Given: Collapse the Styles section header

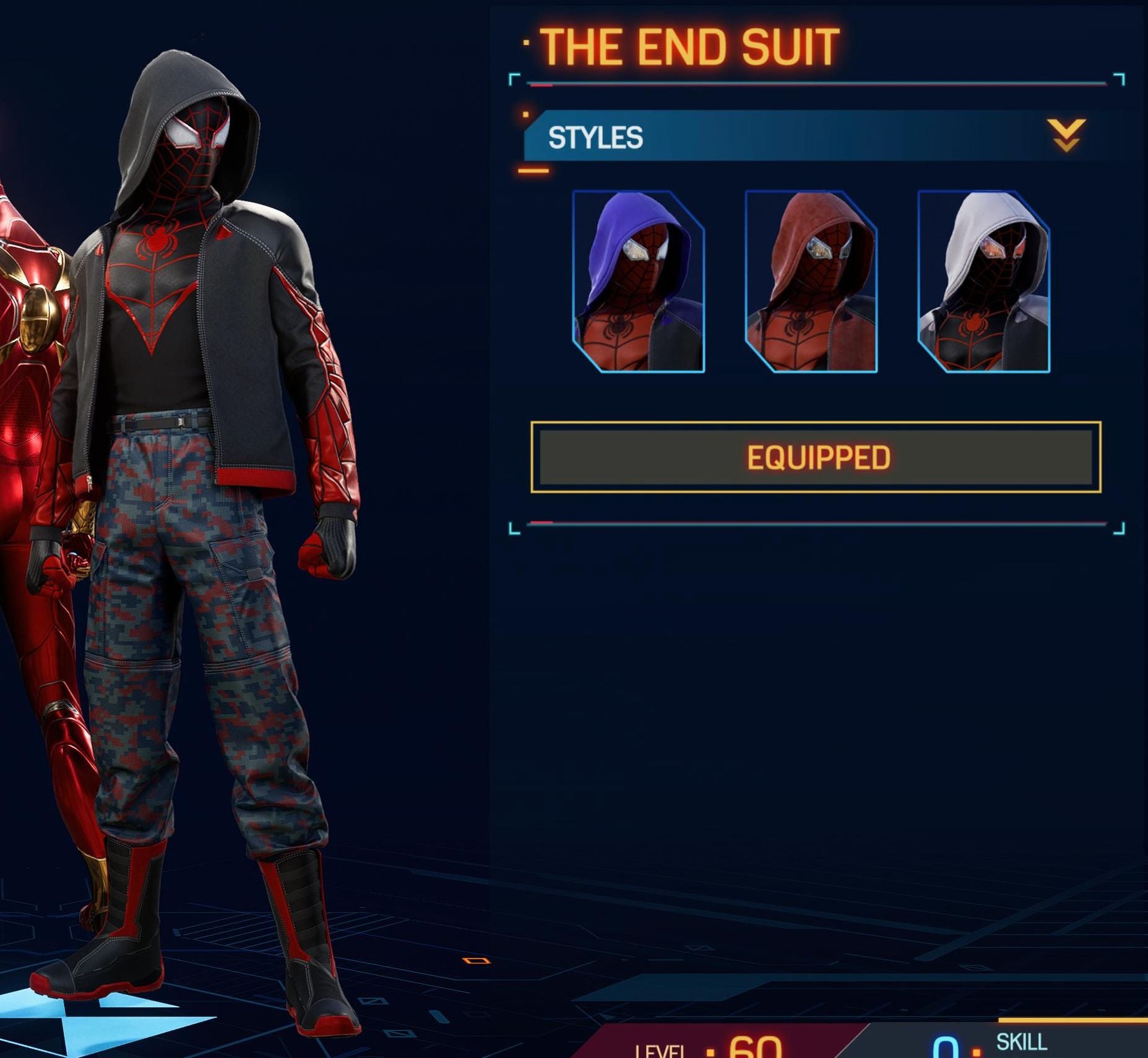Looking at the screenshot, I should [1066, 136].
